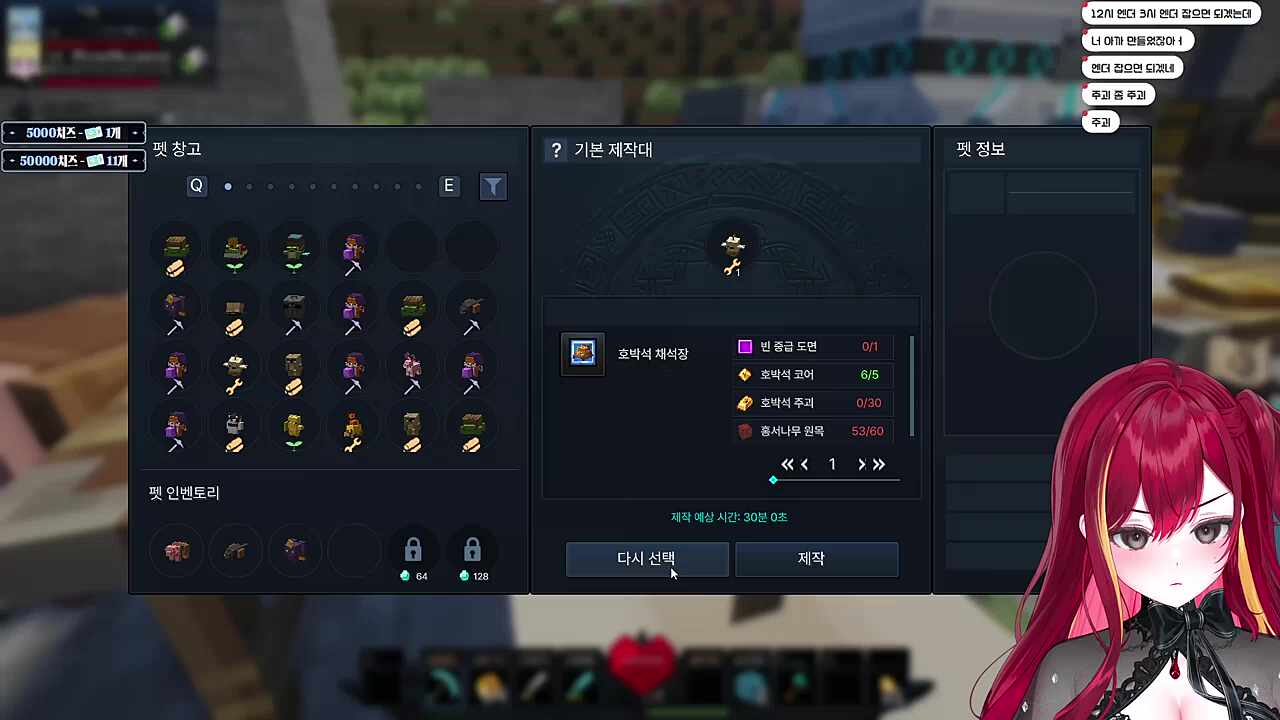Select the 홍서나무 원목 material icon

744,431
